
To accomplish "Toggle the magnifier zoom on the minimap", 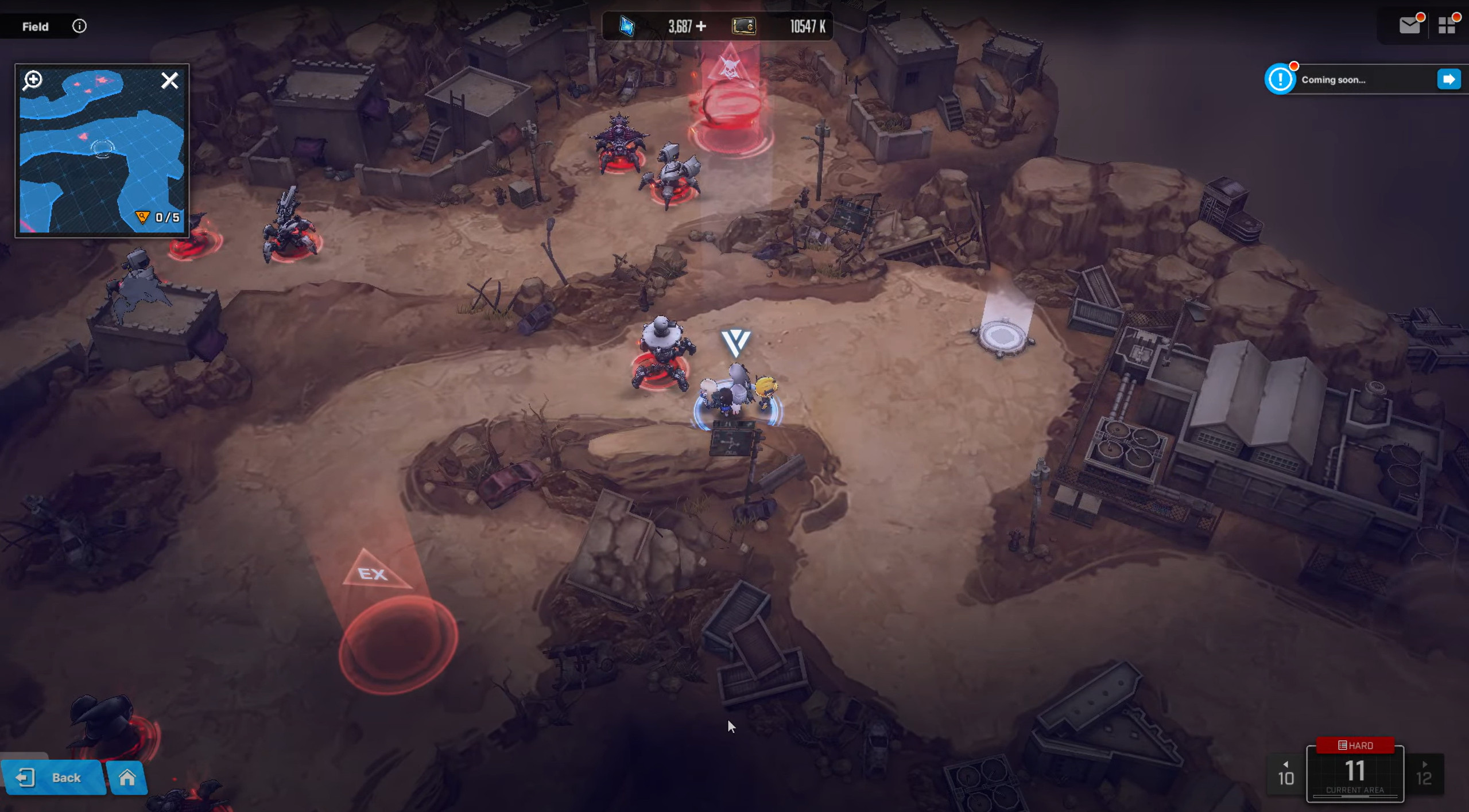I will pos(33,80).
